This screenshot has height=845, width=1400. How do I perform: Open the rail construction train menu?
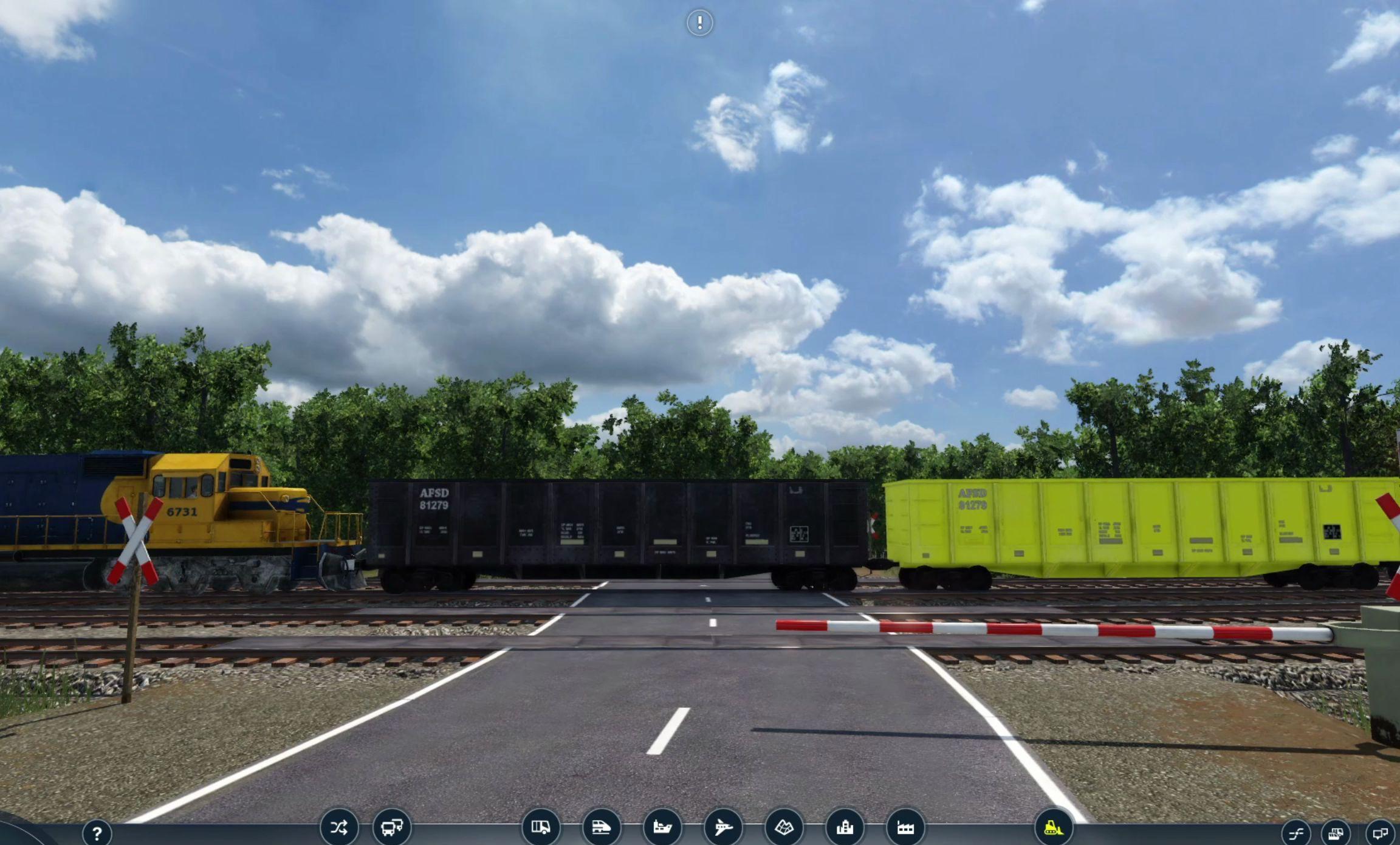tap(602, 827)
